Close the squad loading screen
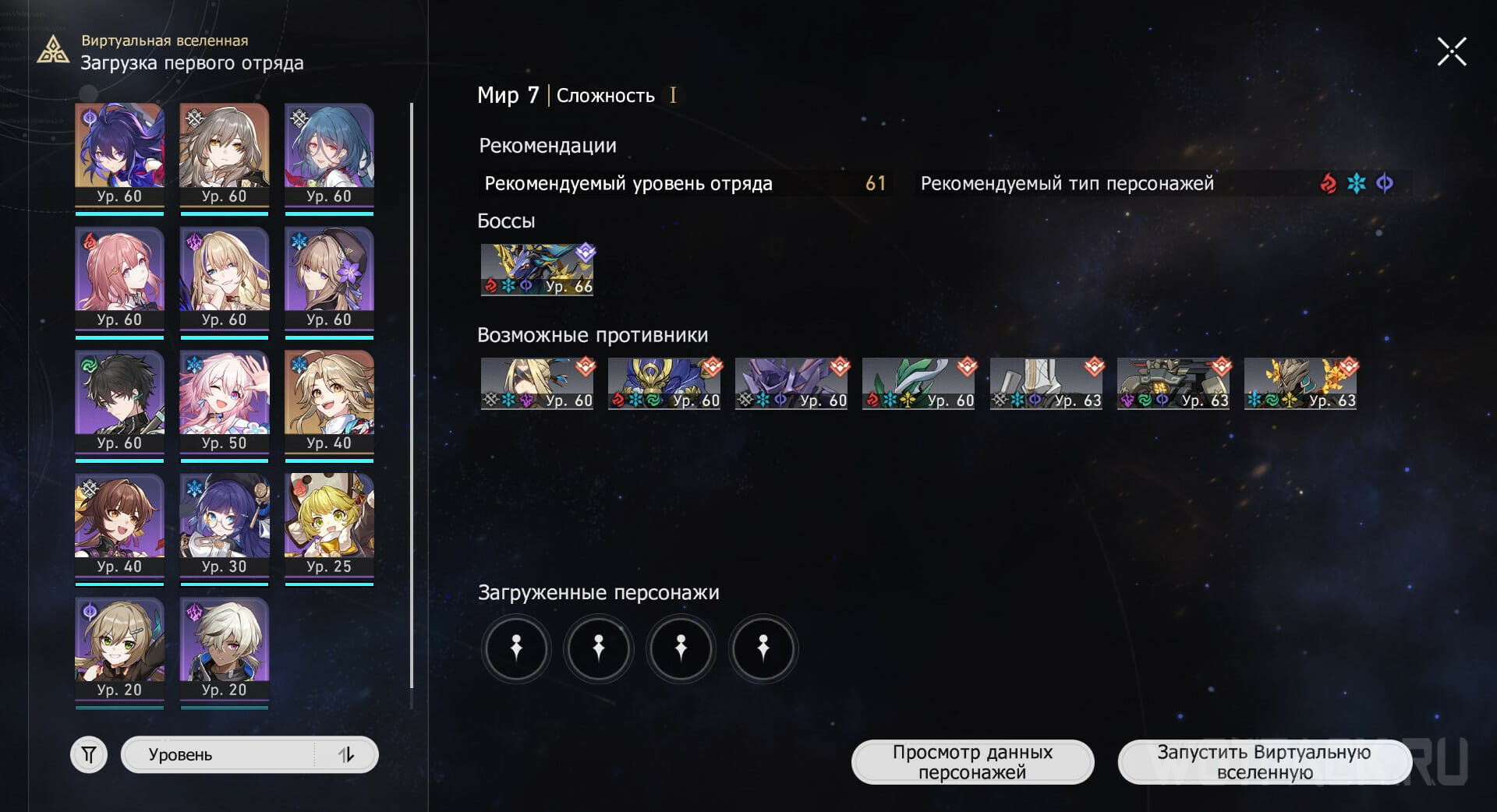 1452,52
